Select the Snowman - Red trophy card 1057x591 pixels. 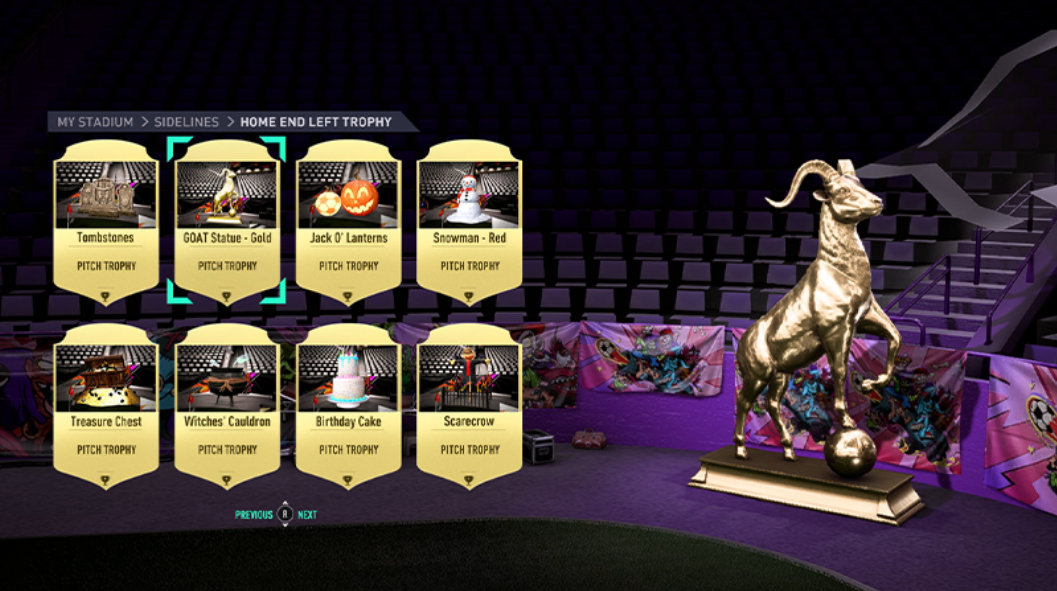tap(467, 222)
